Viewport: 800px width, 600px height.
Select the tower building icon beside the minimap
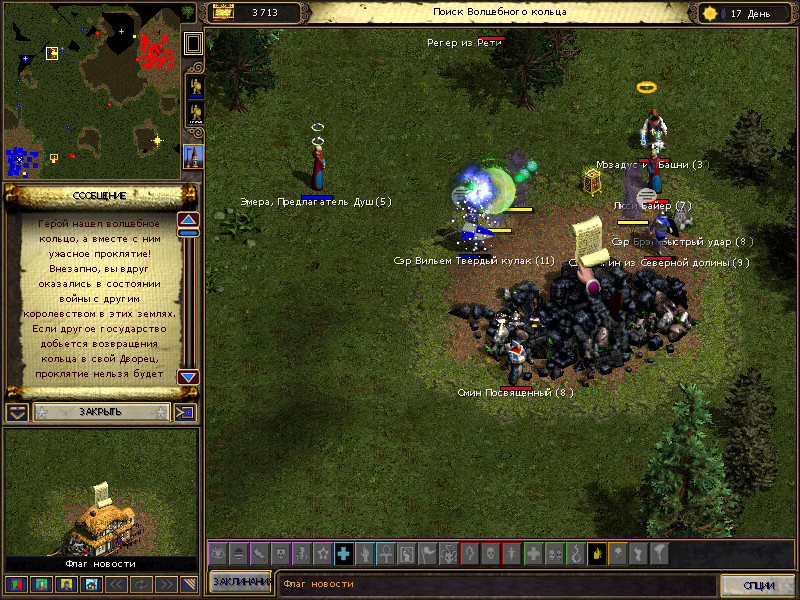click(x=193, y=156)
